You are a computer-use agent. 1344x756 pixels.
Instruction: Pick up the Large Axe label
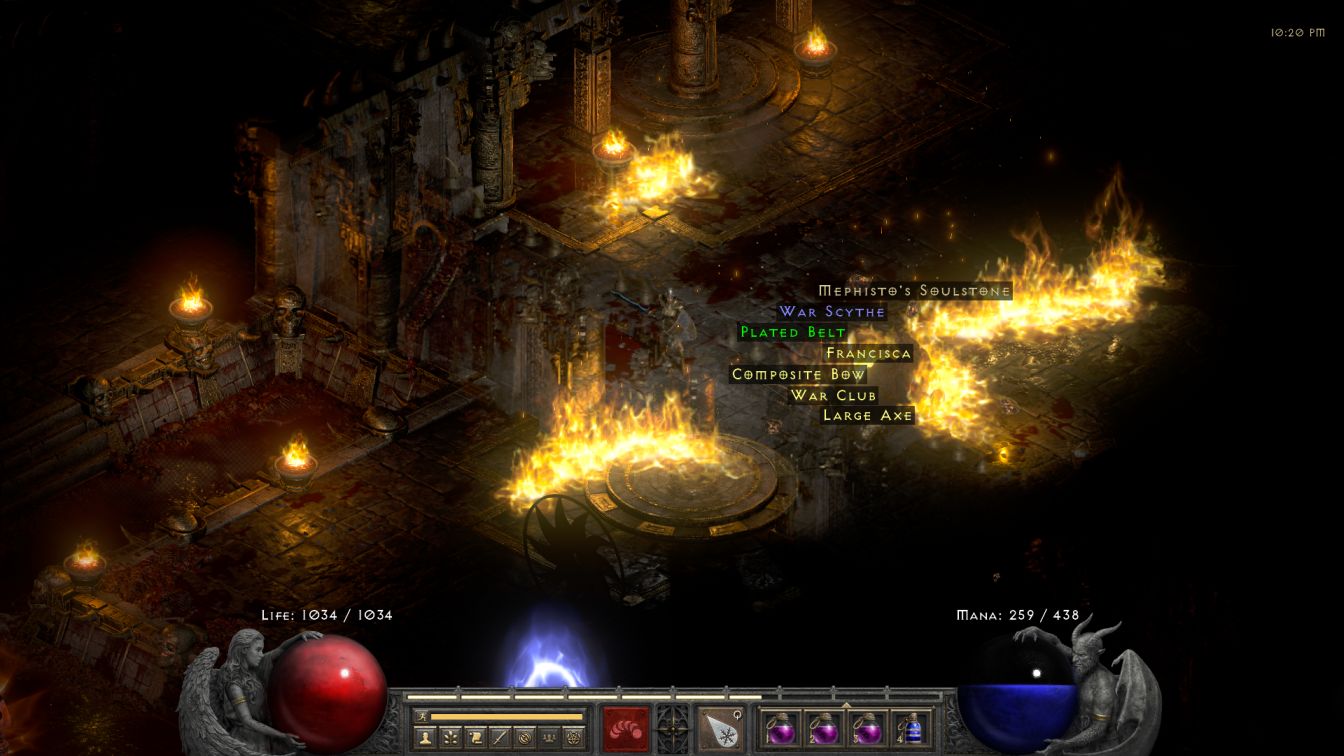(x=867, y=415)
